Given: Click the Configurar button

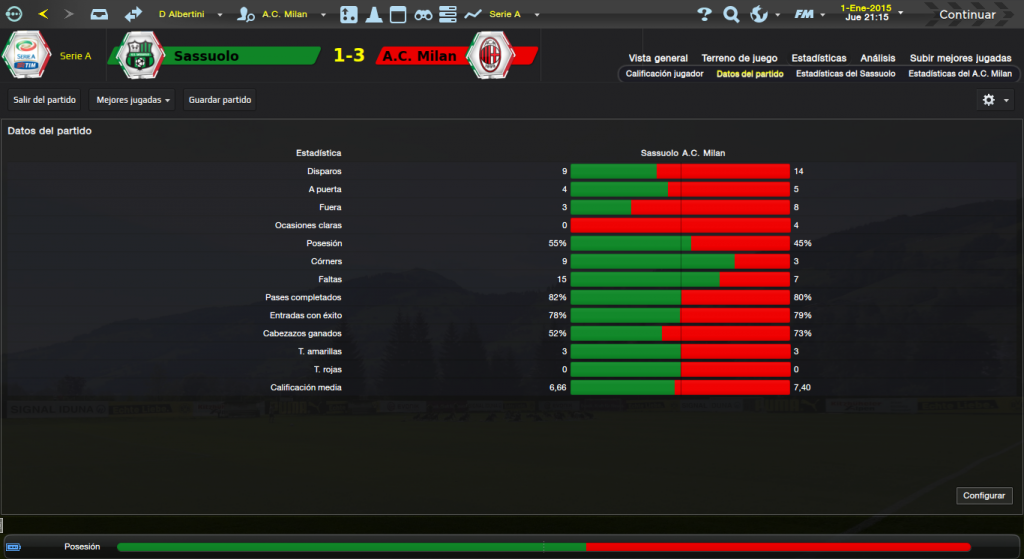Looking at the screenshot, I should (x=984, y=496).
